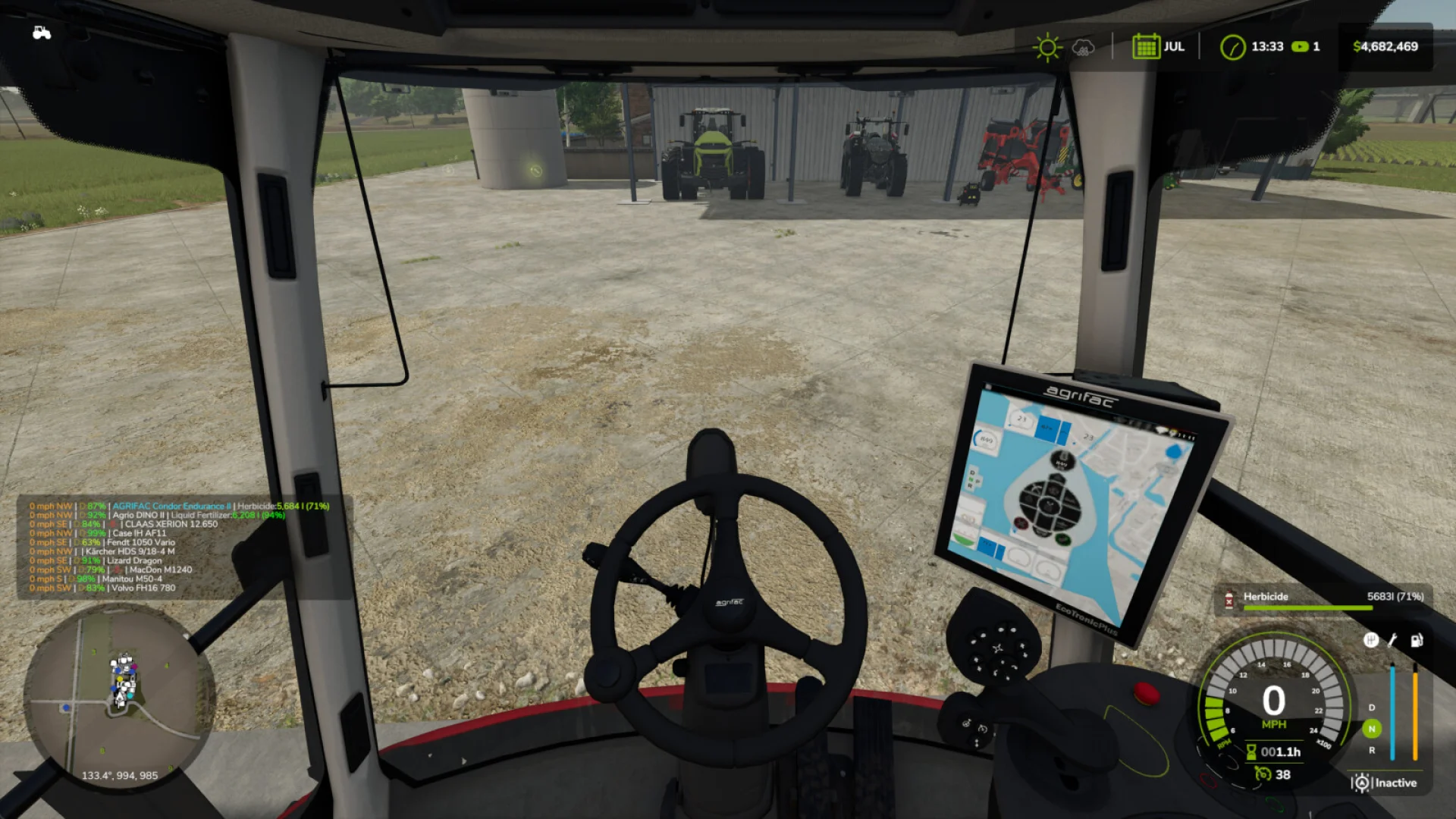Click the green herbicide fill bar

[x=1307, y=607]
